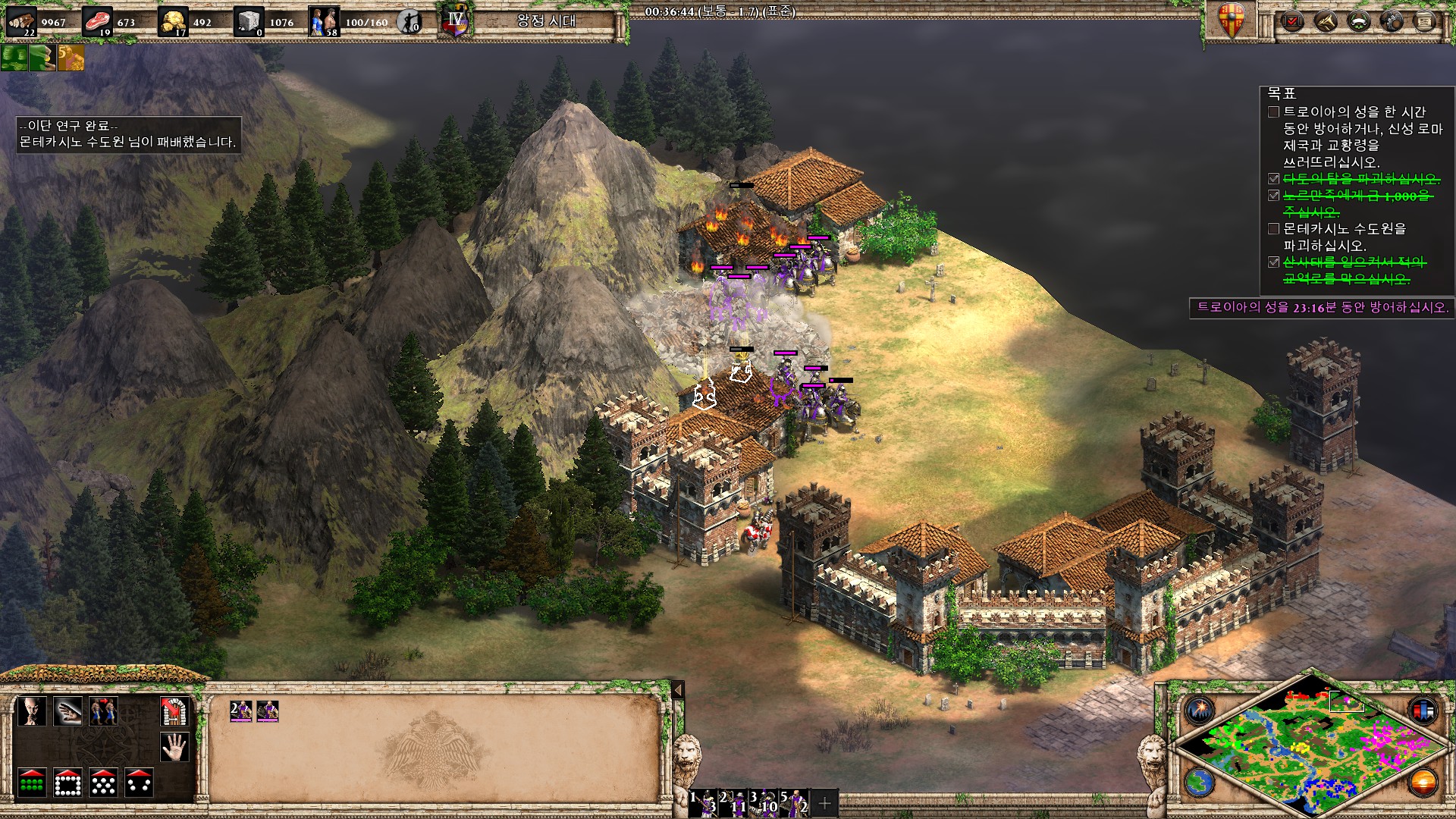Choose the green line formation

coord(32,783)
